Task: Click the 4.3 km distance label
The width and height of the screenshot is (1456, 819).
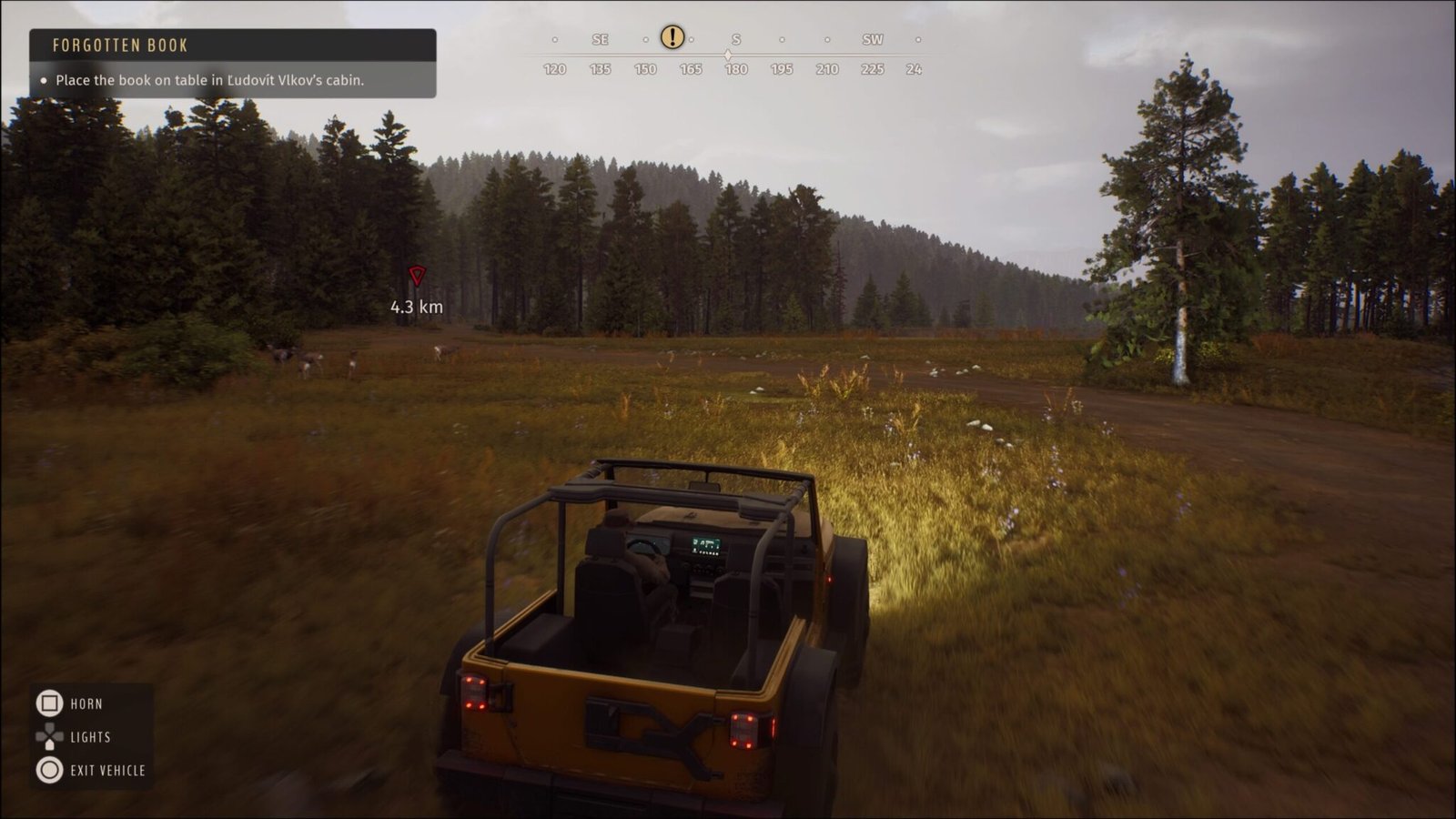Action: [415, 308]
